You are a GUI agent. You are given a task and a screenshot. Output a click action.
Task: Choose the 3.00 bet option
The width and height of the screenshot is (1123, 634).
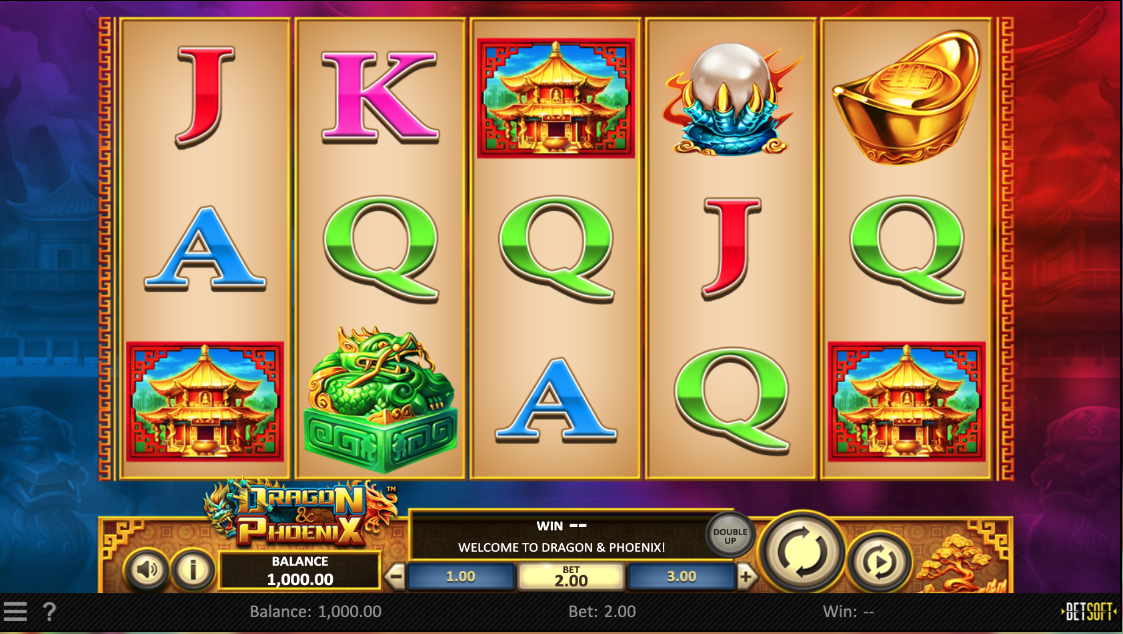pos(681,576)
